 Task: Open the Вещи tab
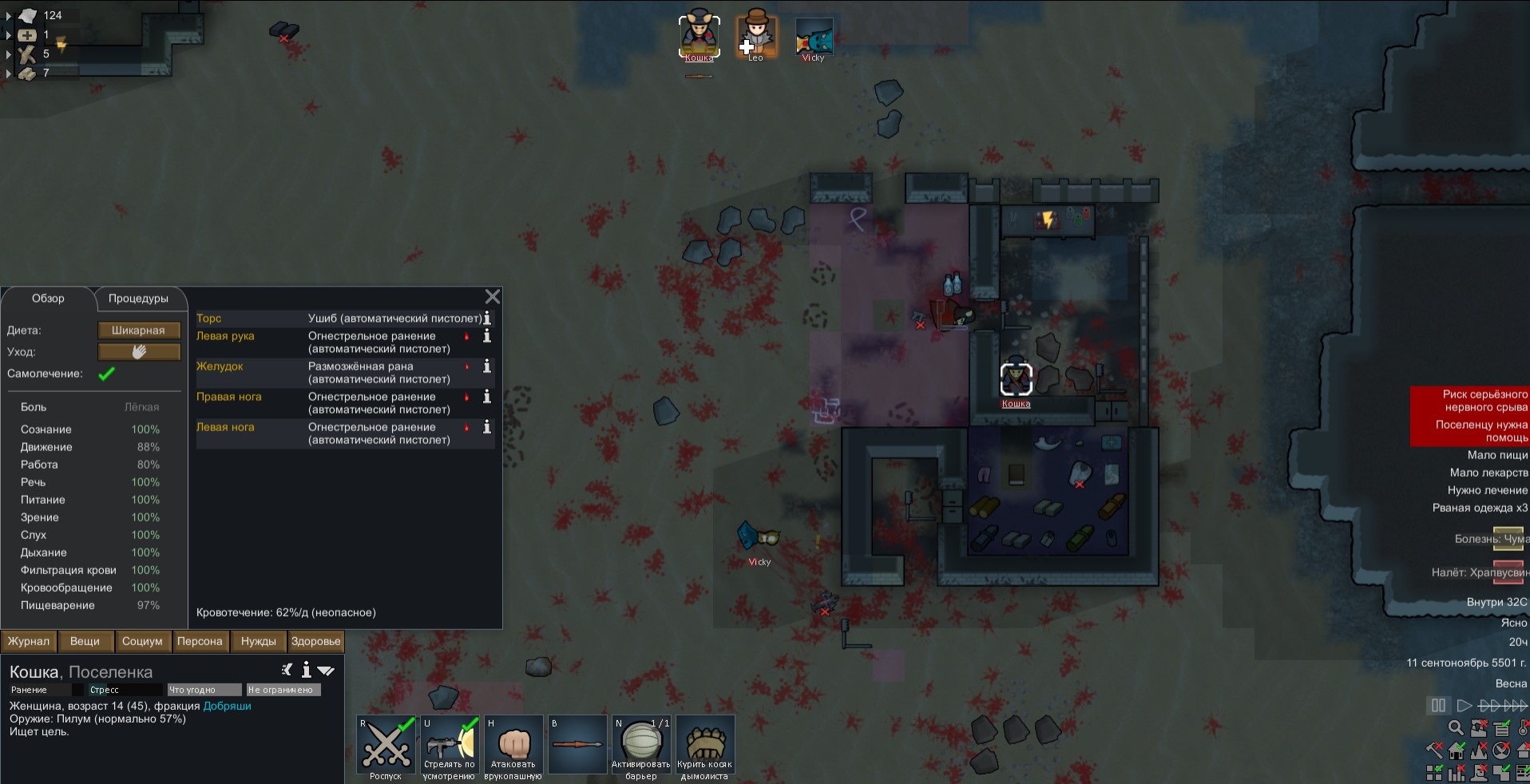pos(85,641)
